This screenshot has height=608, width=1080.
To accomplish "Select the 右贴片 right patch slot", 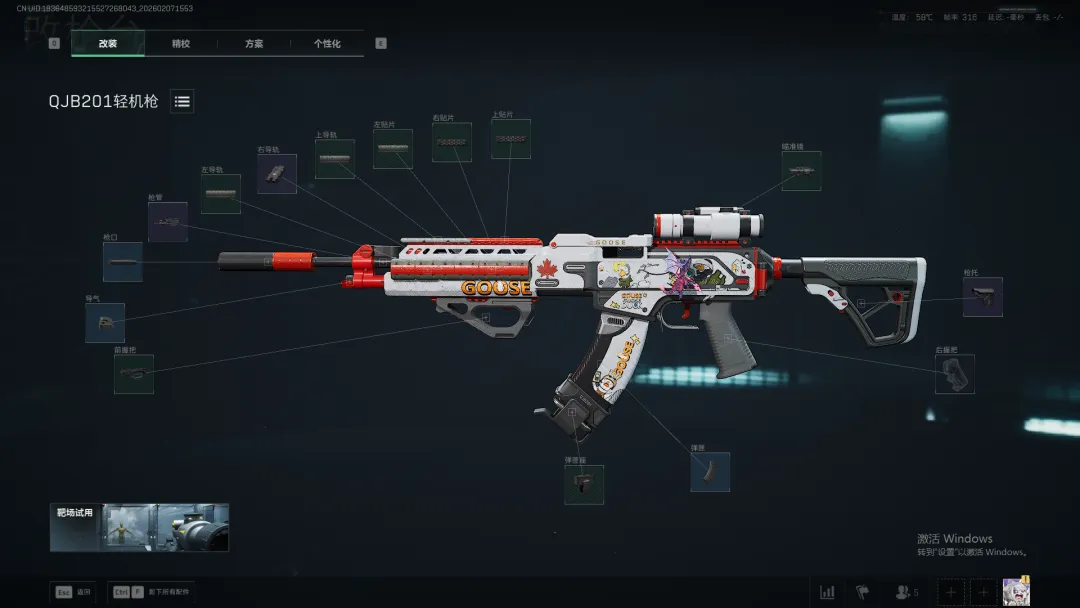I will [x=451, y=143].
